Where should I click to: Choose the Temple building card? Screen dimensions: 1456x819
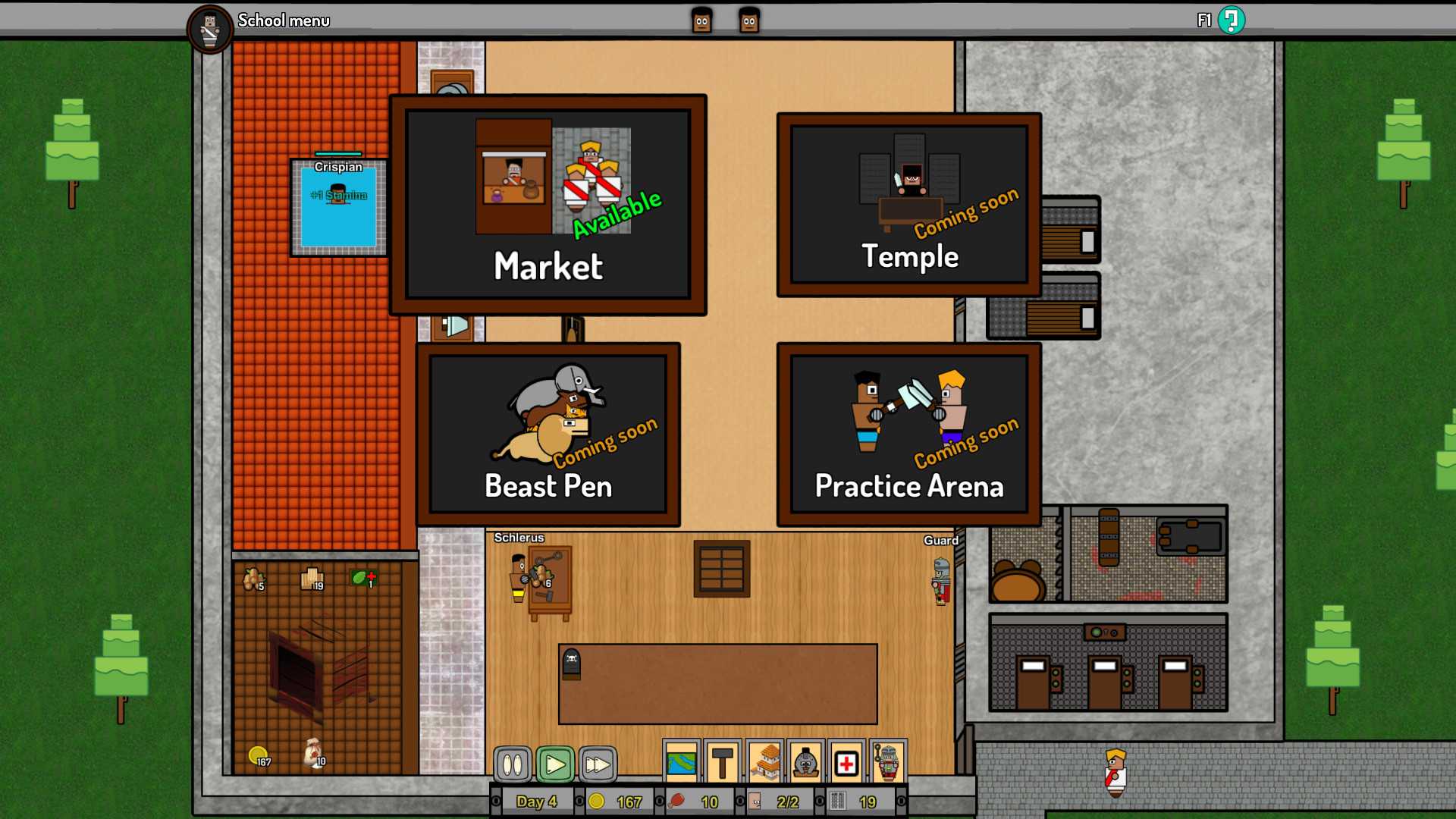[909, 205]
